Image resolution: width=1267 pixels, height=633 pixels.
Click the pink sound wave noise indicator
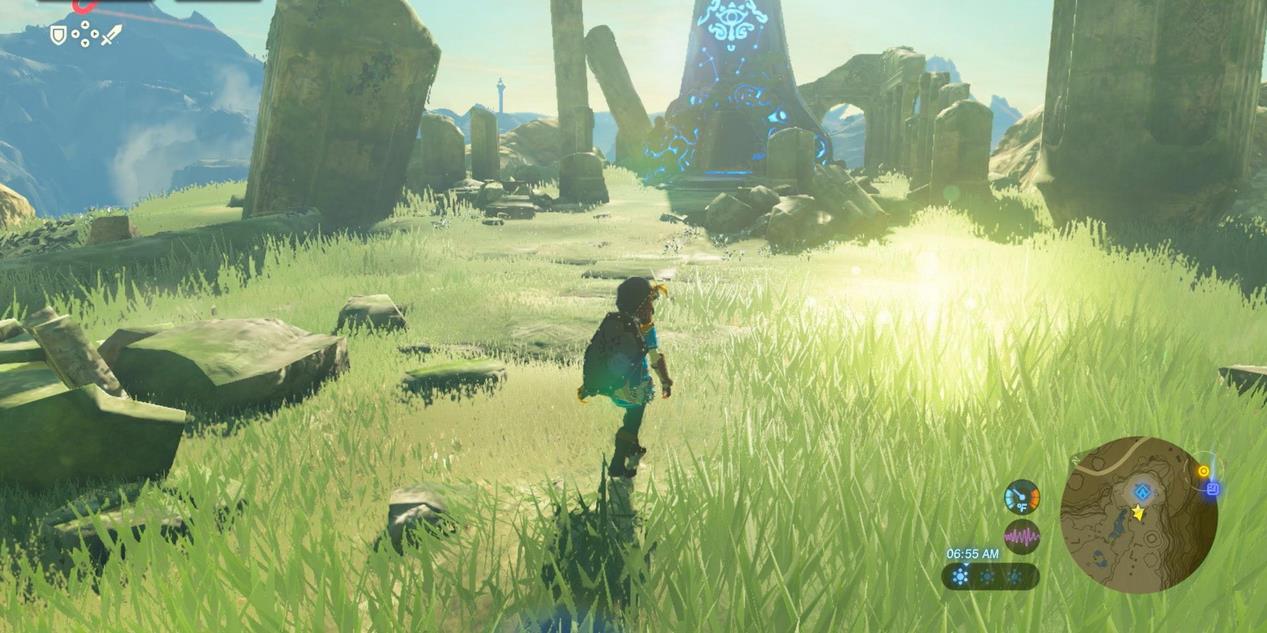[1022, 537]
